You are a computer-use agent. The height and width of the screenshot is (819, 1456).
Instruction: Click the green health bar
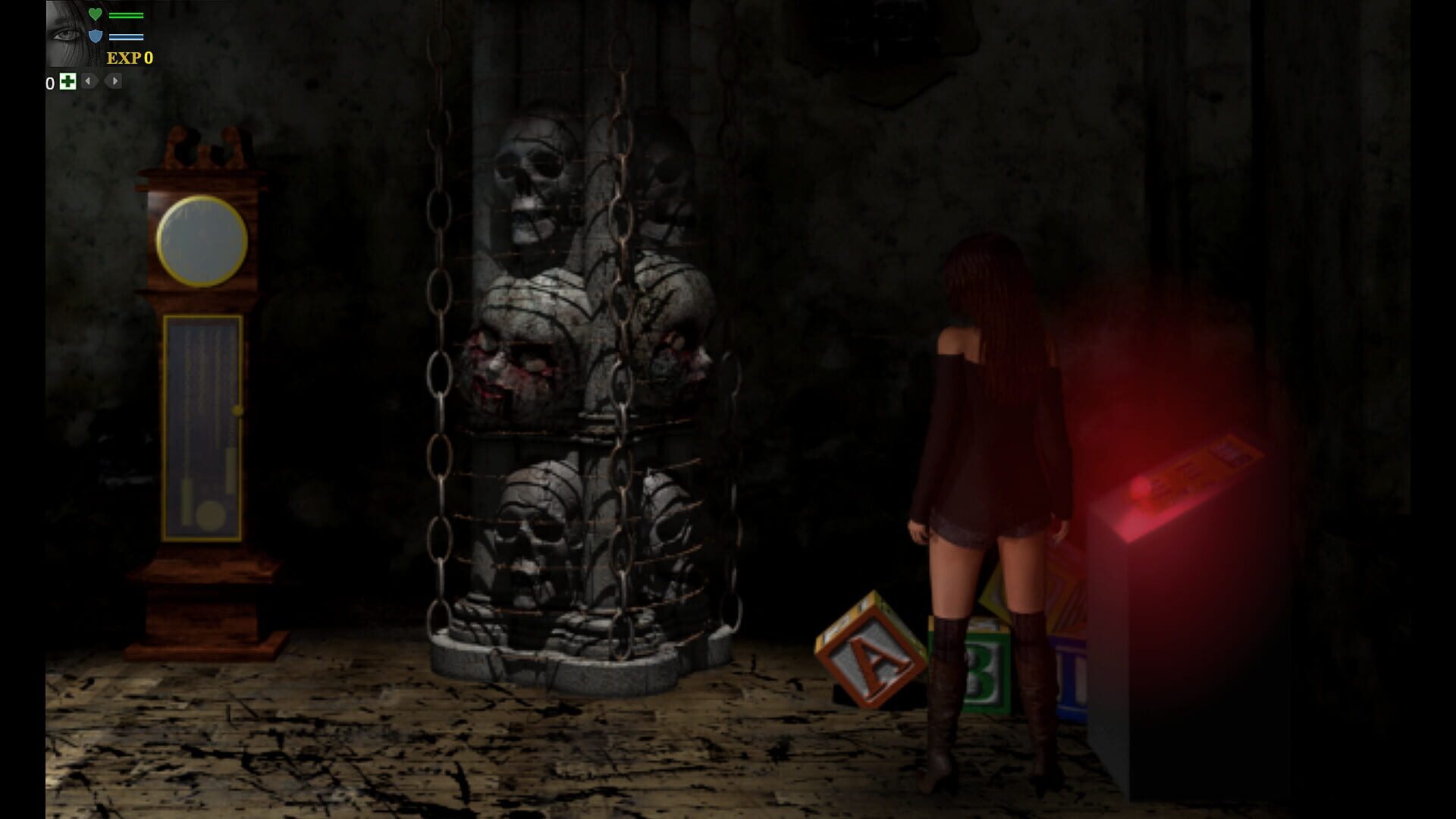click(126, 15)
